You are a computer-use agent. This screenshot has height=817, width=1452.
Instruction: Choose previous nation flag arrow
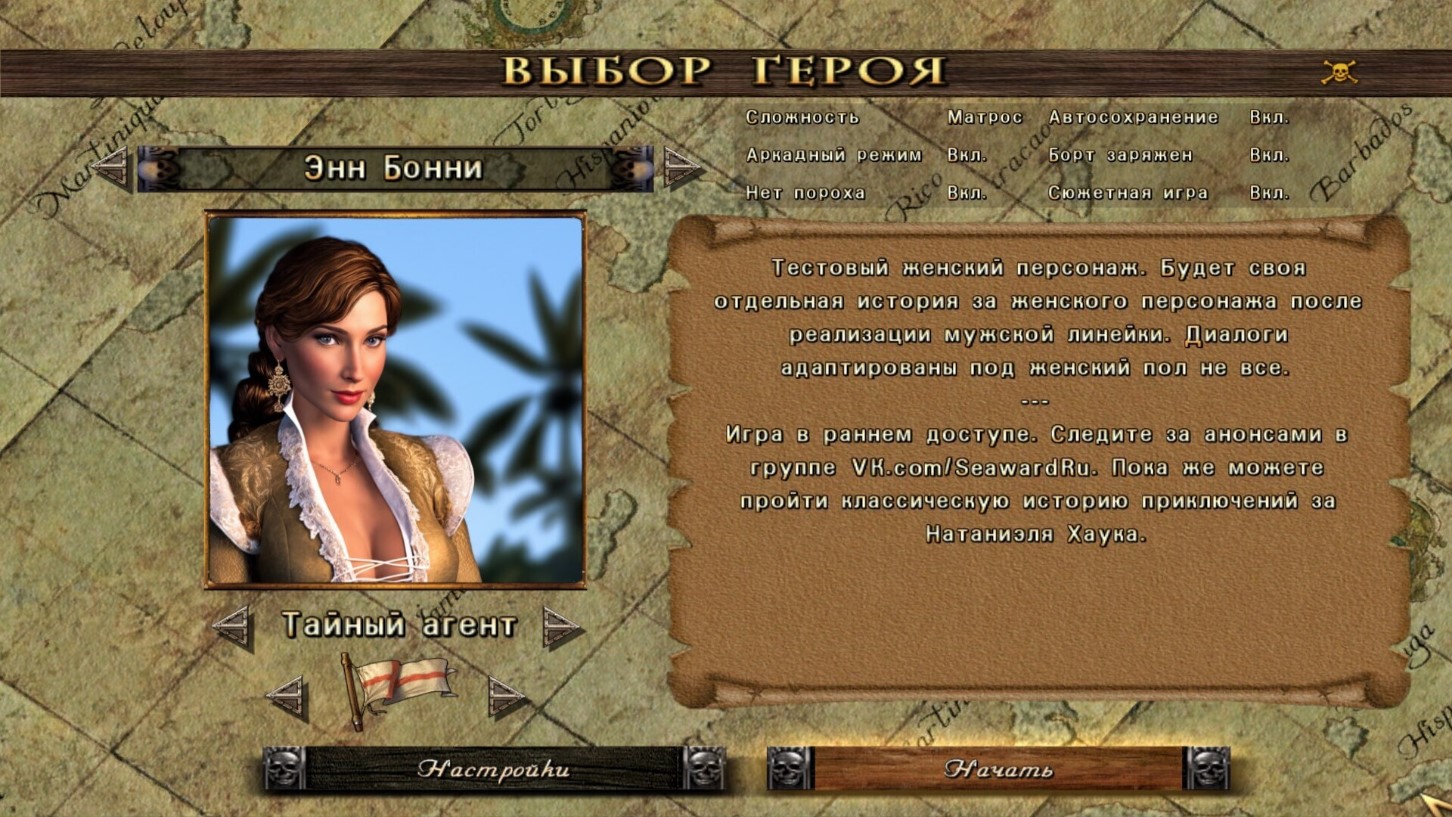tap(286, 696)
